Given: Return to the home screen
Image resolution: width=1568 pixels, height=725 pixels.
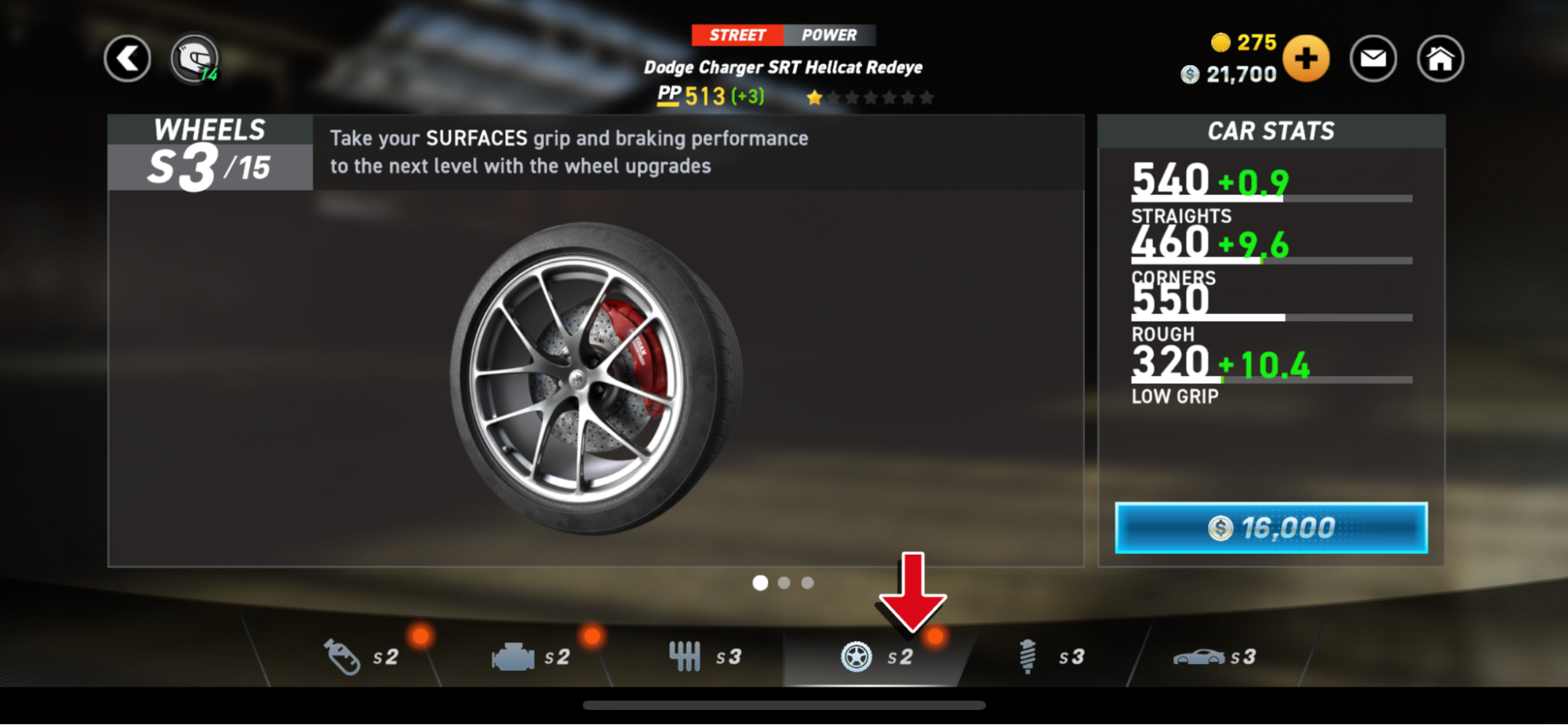Looking at the screenshot, I should pos(1439,58).
